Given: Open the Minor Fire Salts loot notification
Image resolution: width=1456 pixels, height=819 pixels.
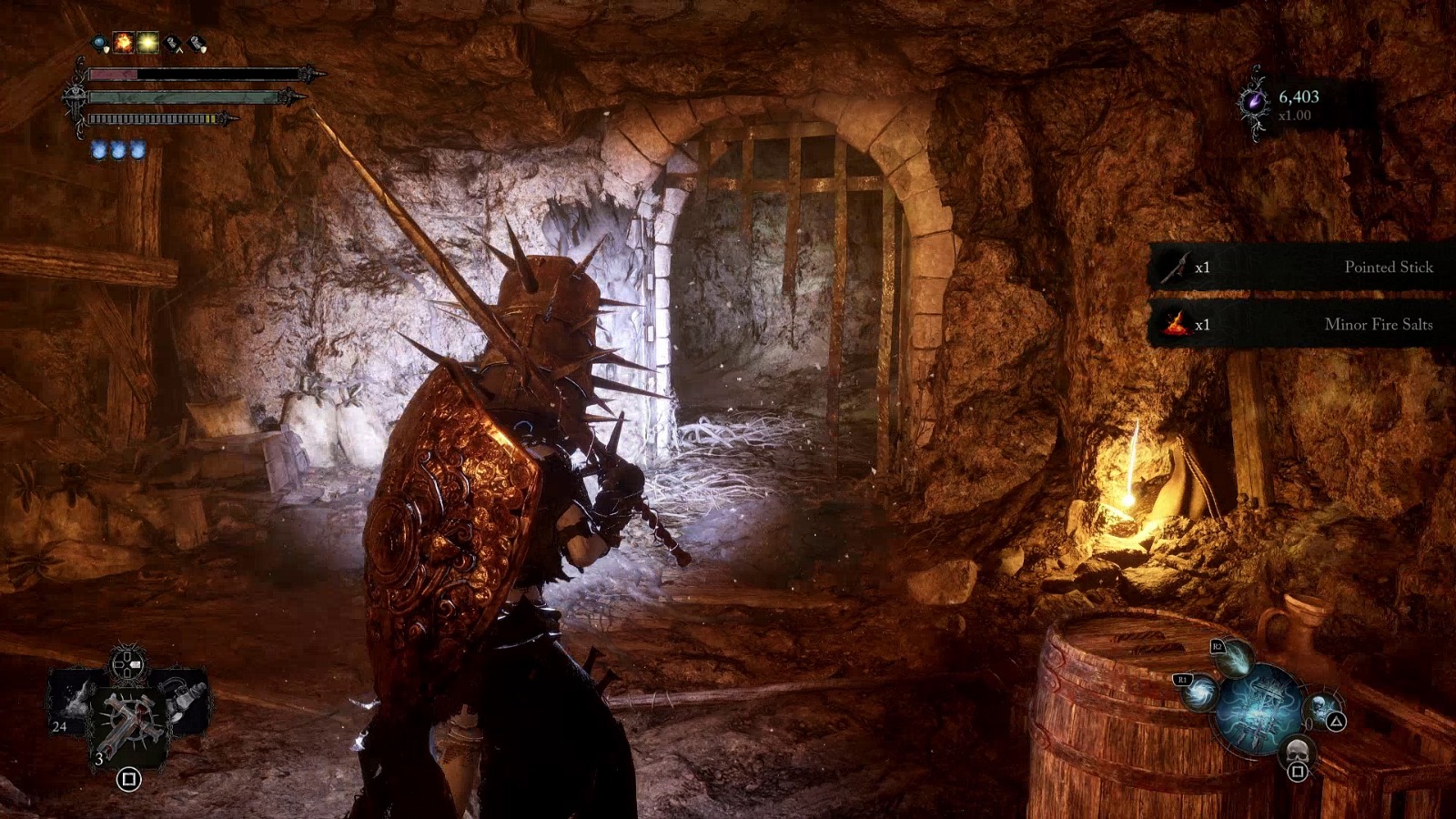Looking at the screenshot, I should pos(1301,324).
